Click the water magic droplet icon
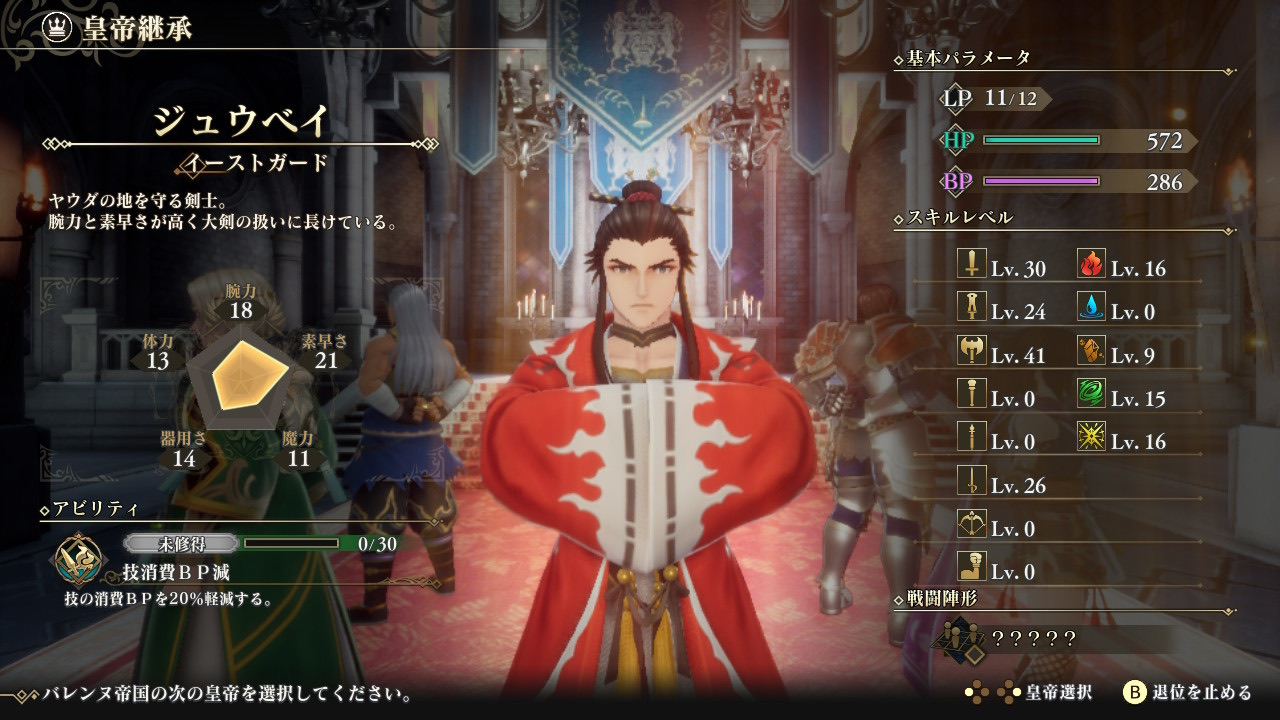 (1091, 307)
